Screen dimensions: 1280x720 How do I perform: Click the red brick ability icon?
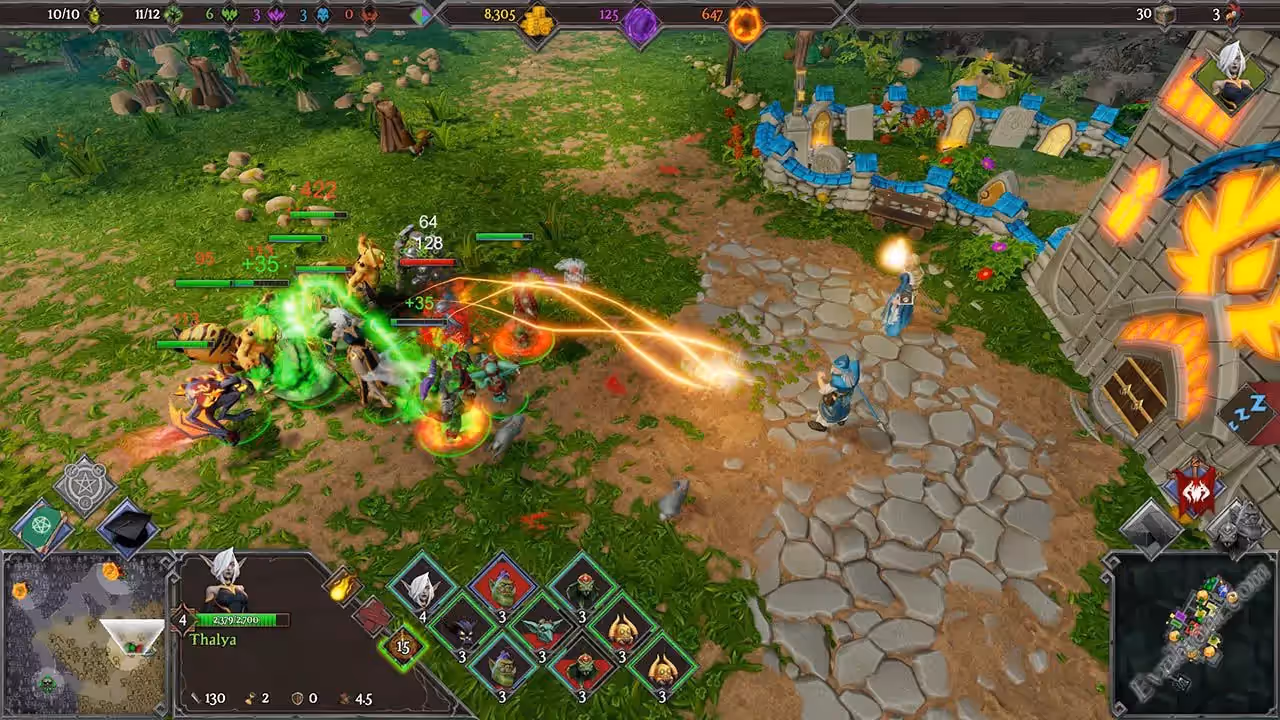(x=371, y=615)
